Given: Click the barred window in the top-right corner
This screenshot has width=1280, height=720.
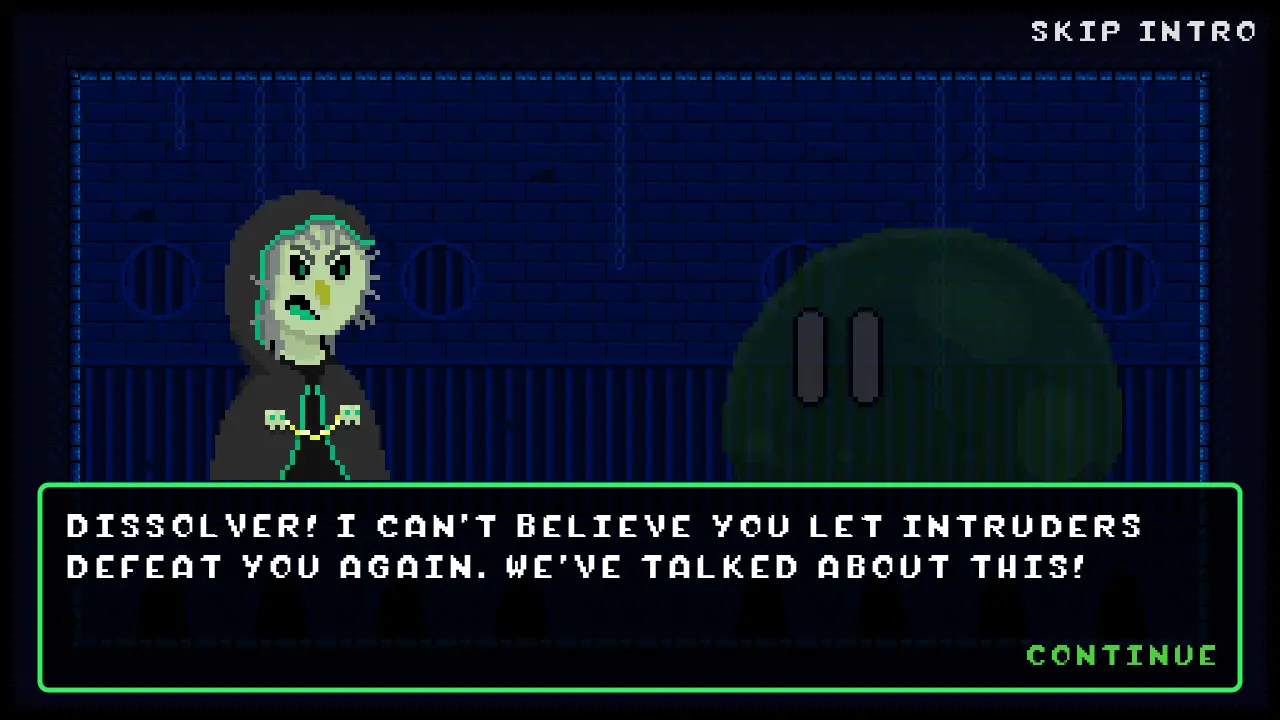Looking at the screenshot, I should (1122, 278).
